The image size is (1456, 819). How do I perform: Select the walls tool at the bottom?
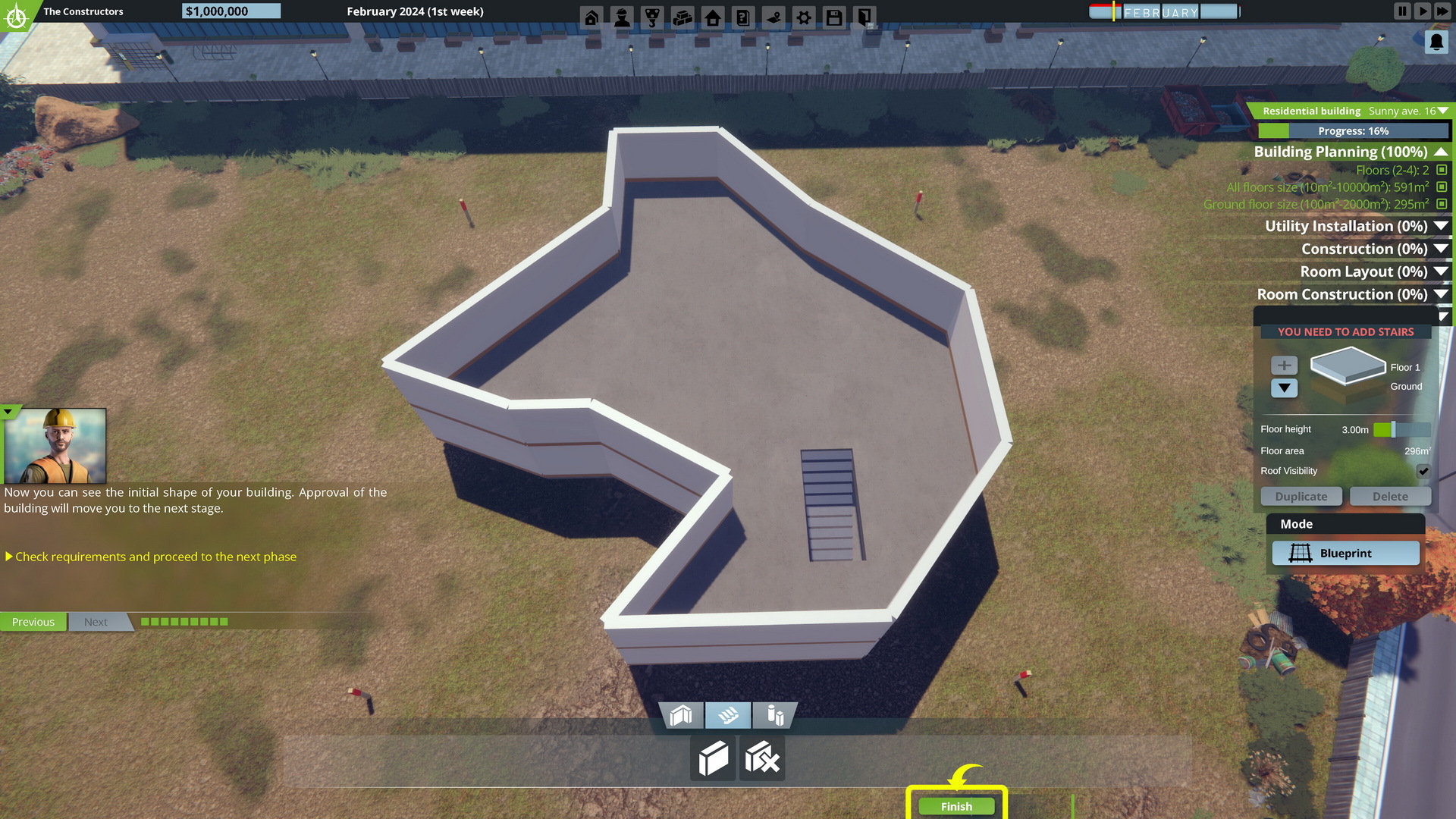pyautogui.click(x=681, y=714)
